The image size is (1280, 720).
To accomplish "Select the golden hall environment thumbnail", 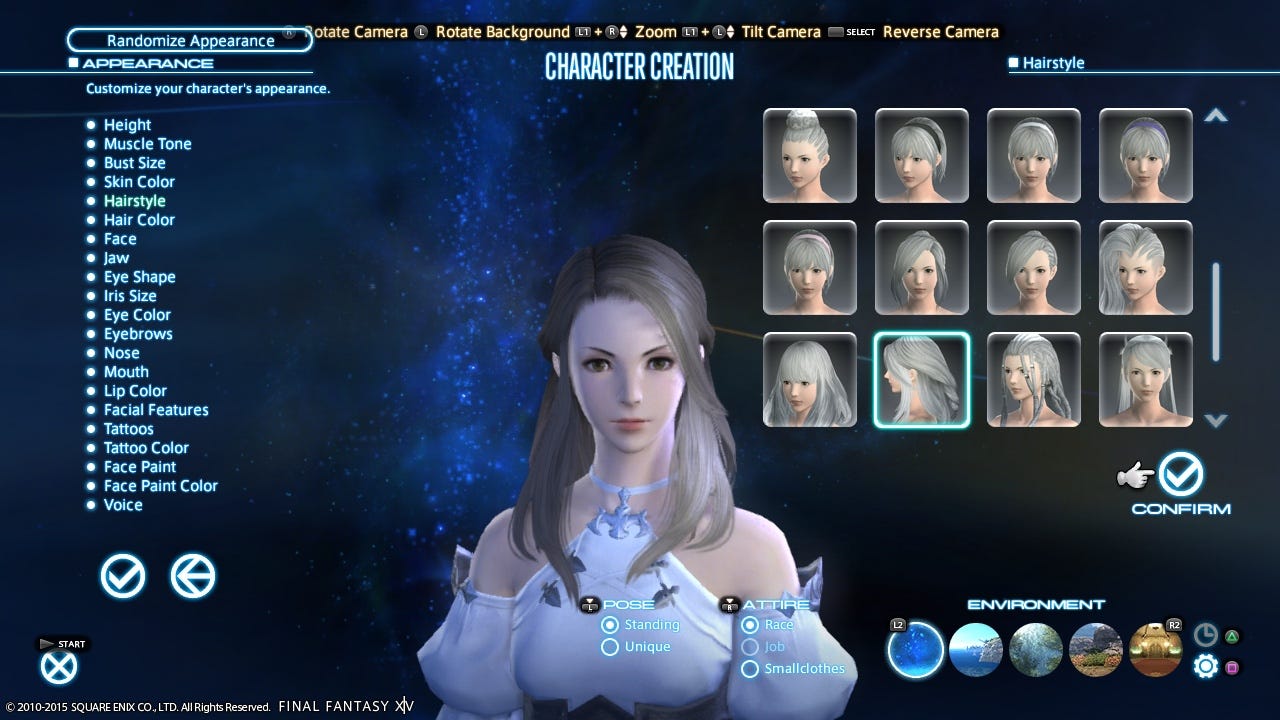I will pyautogui.click(x=1155, y=649).
